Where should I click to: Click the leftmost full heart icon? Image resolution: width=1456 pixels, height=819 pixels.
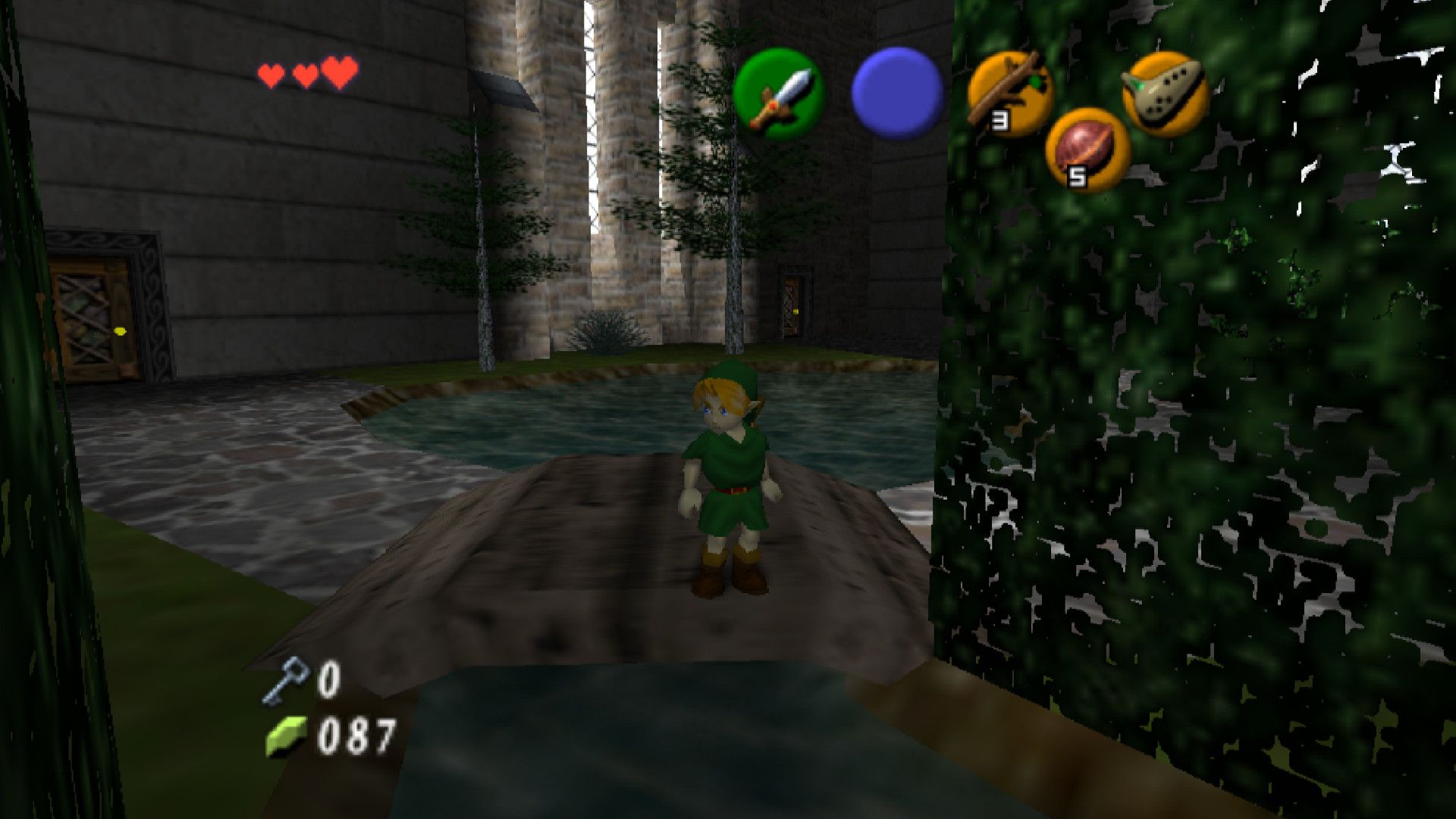coord(269,74)
